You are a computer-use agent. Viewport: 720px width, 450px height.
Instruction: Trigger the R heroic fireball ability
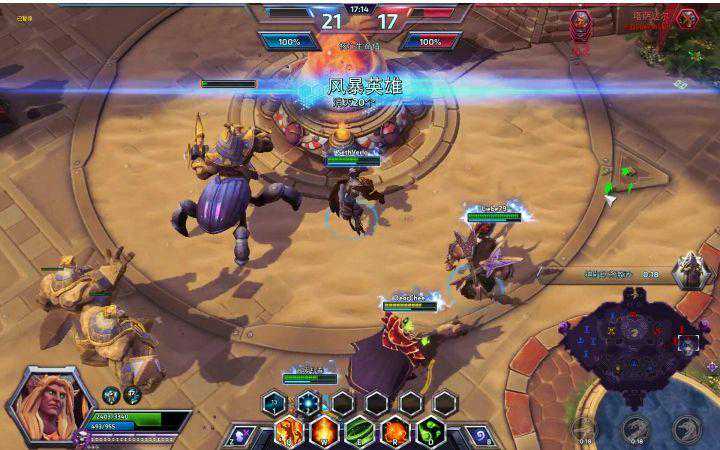tap(395, 433)
